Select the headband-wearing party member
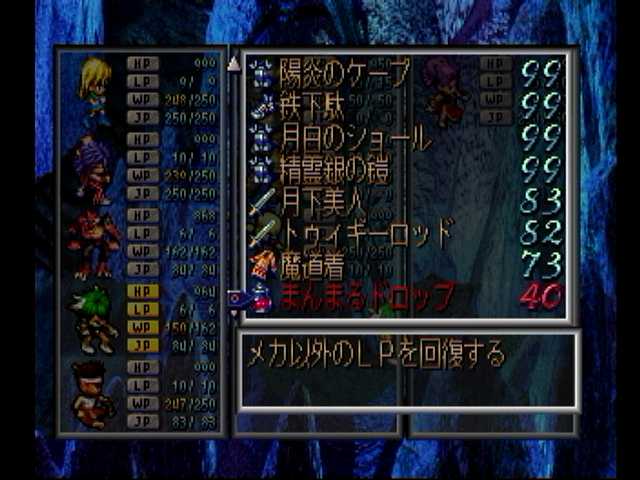This screenshot has height=480, width=640. point(94,395)
